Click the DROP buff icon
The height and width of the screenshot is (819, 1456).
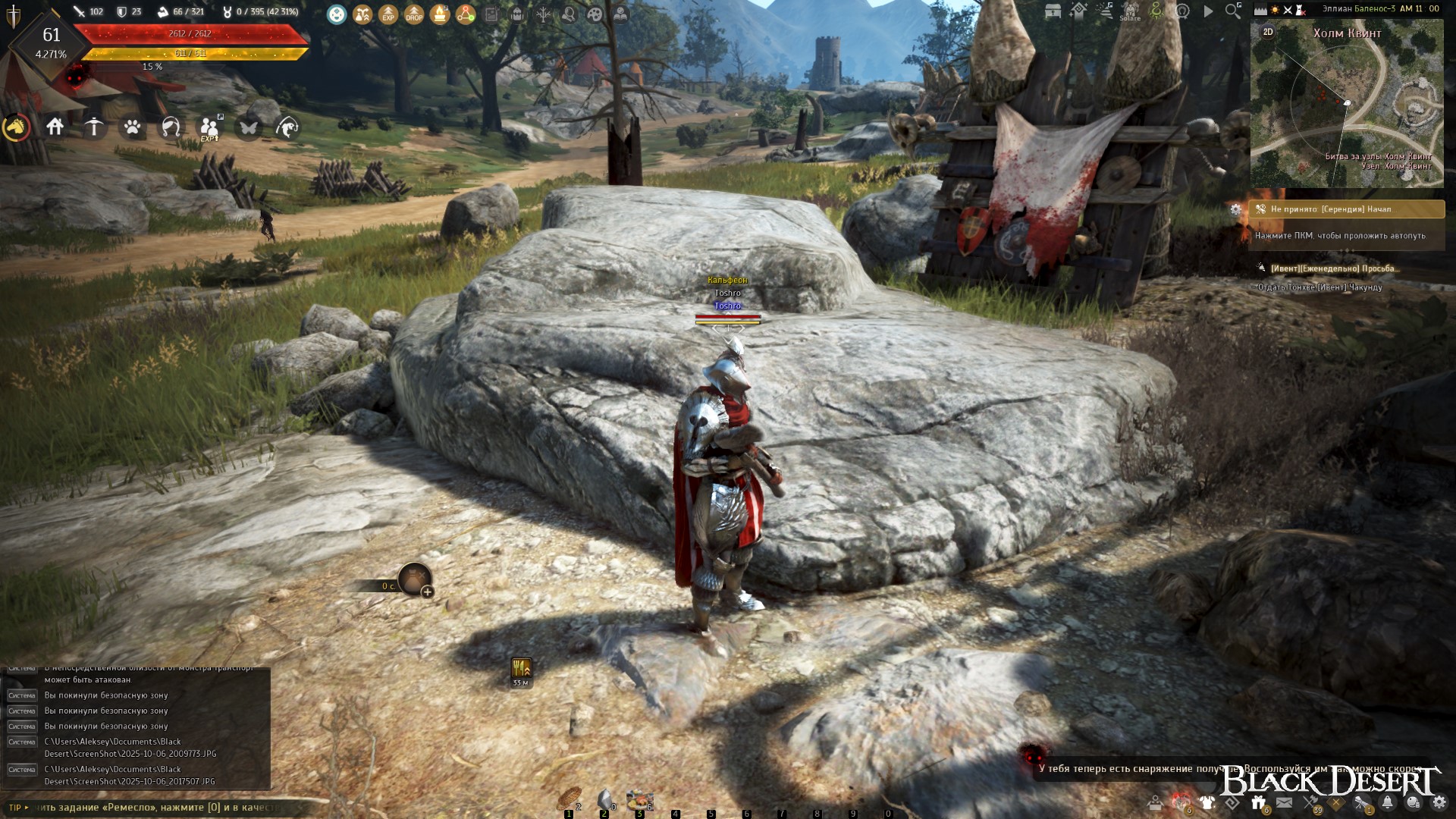point(414,14)
